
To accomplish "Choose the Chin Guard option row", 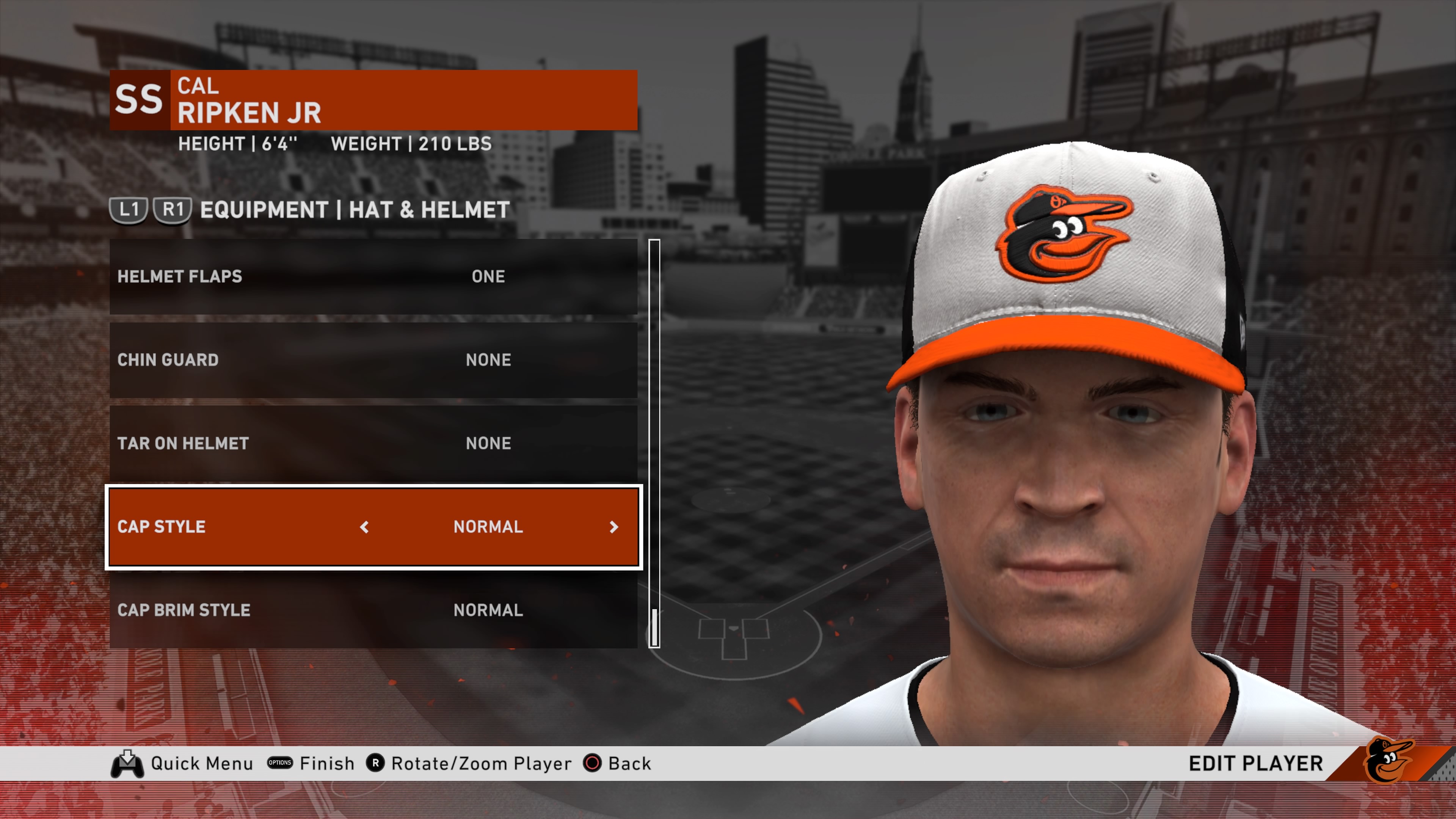I will coord(373,360).
